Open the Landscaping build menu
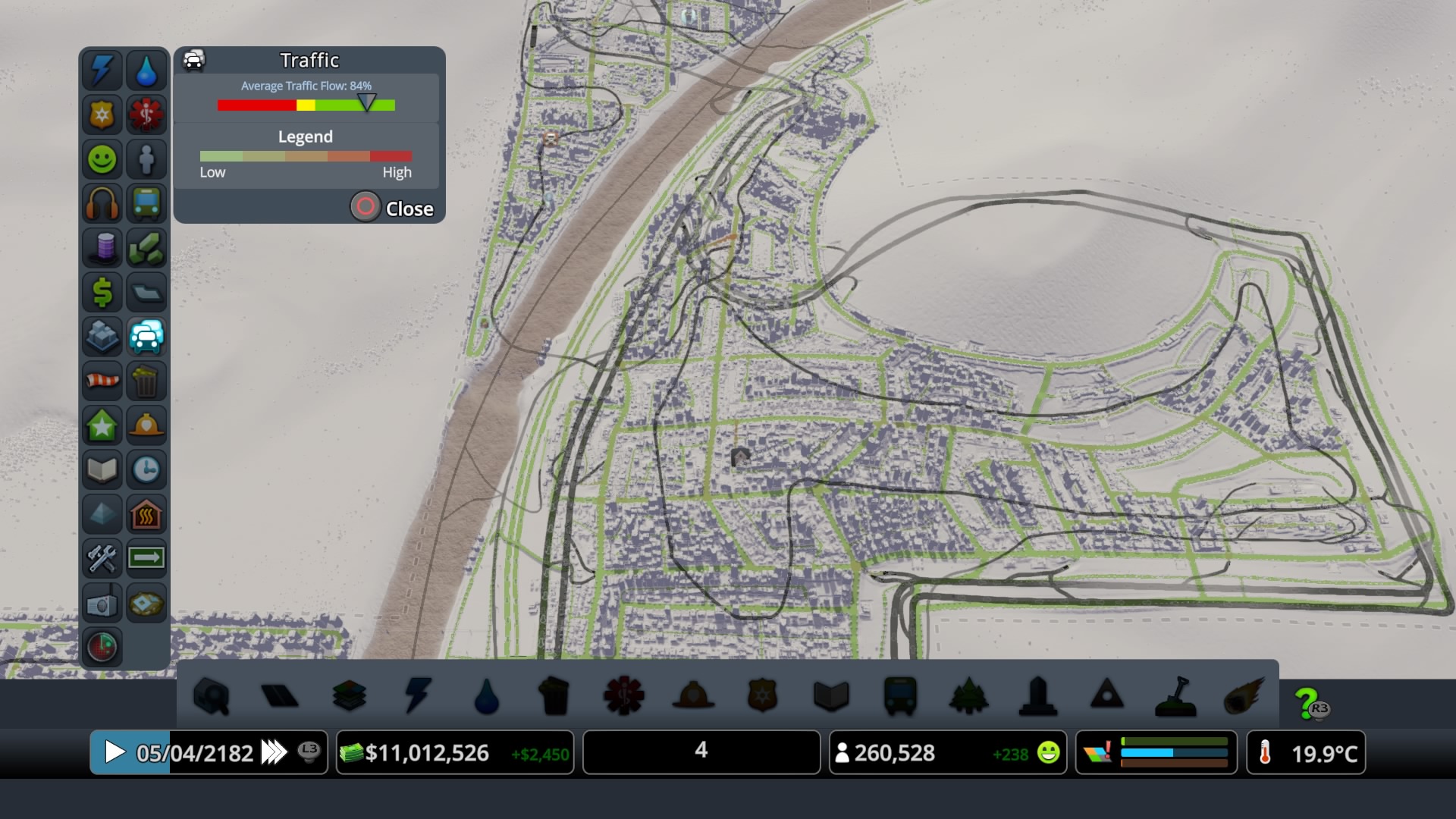 pos(1175,696)
